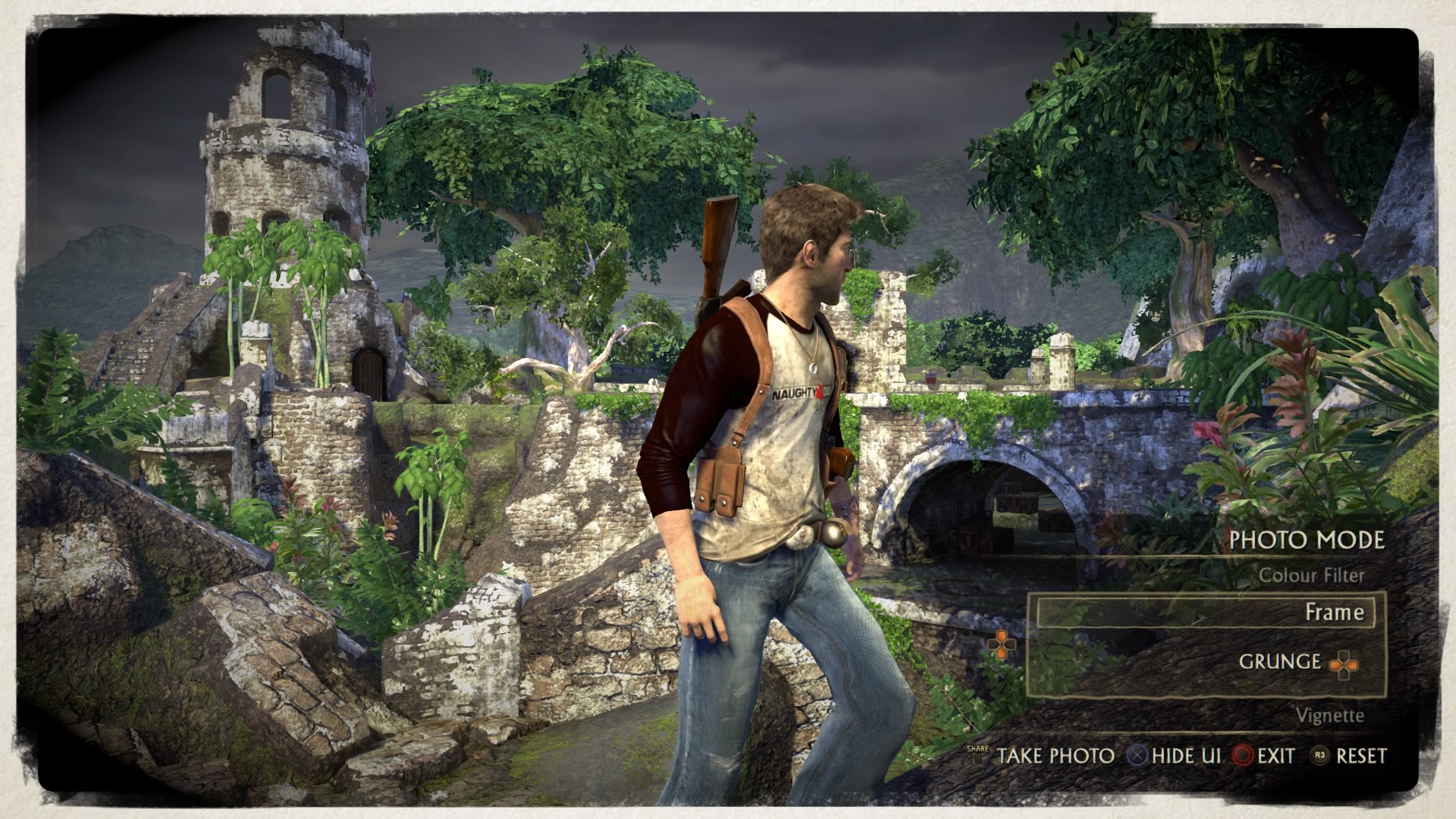Image resolution: width=1456 pixels, height=819 pixels.
Task: Choose the Frame menu entry
Action: (x=1333, y=612)
